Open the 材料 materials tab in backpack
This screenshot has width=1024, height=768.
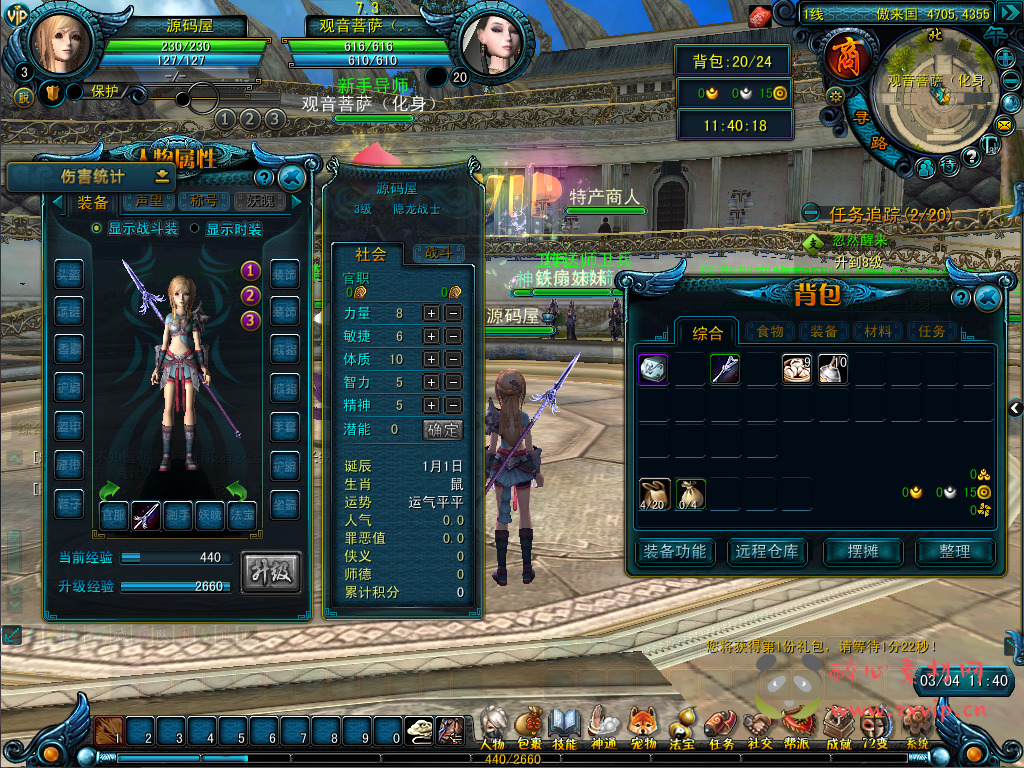tap(877, 331)
